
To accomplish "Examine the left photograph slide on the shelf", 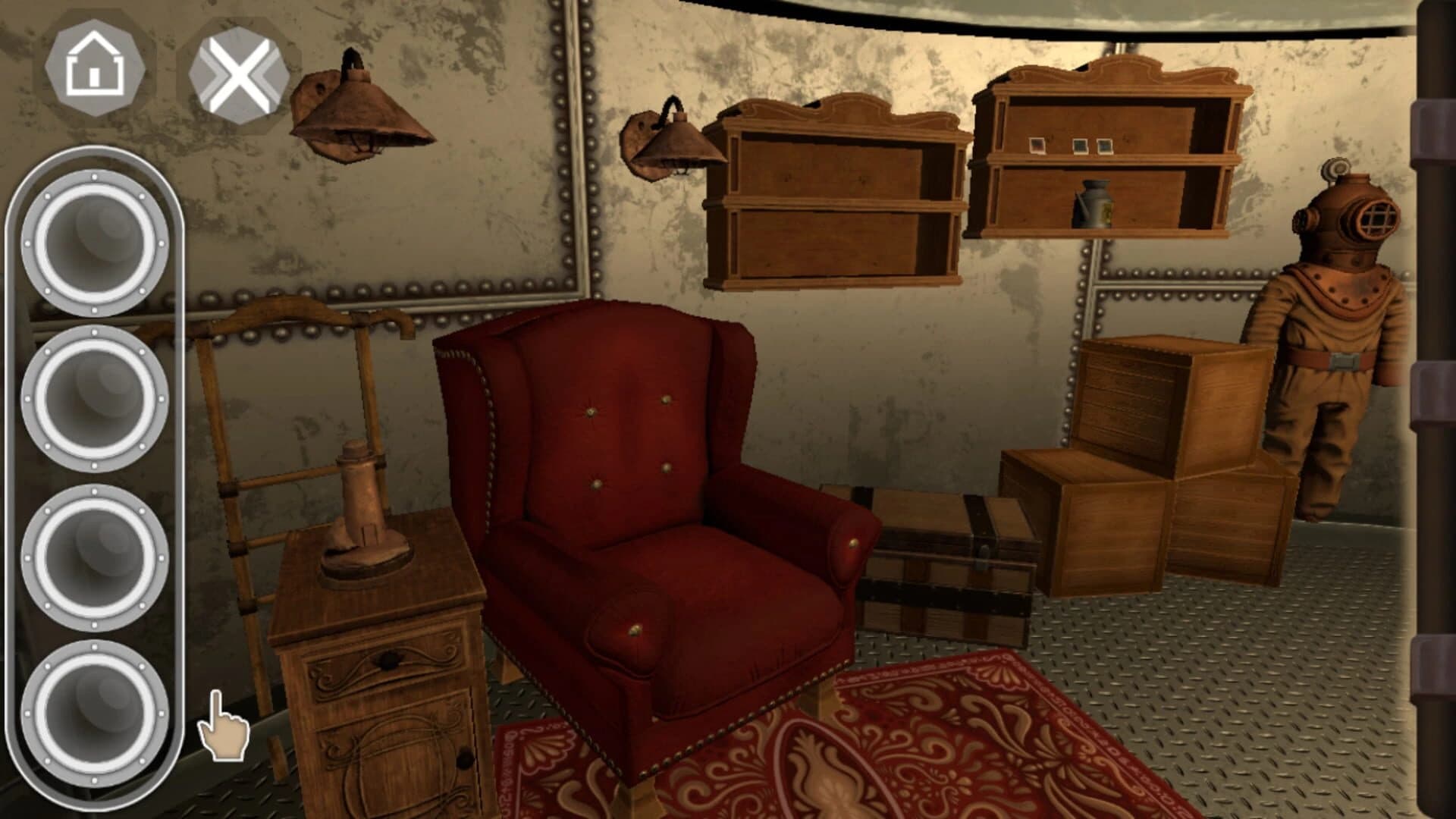I will (x=1037, y=144).
